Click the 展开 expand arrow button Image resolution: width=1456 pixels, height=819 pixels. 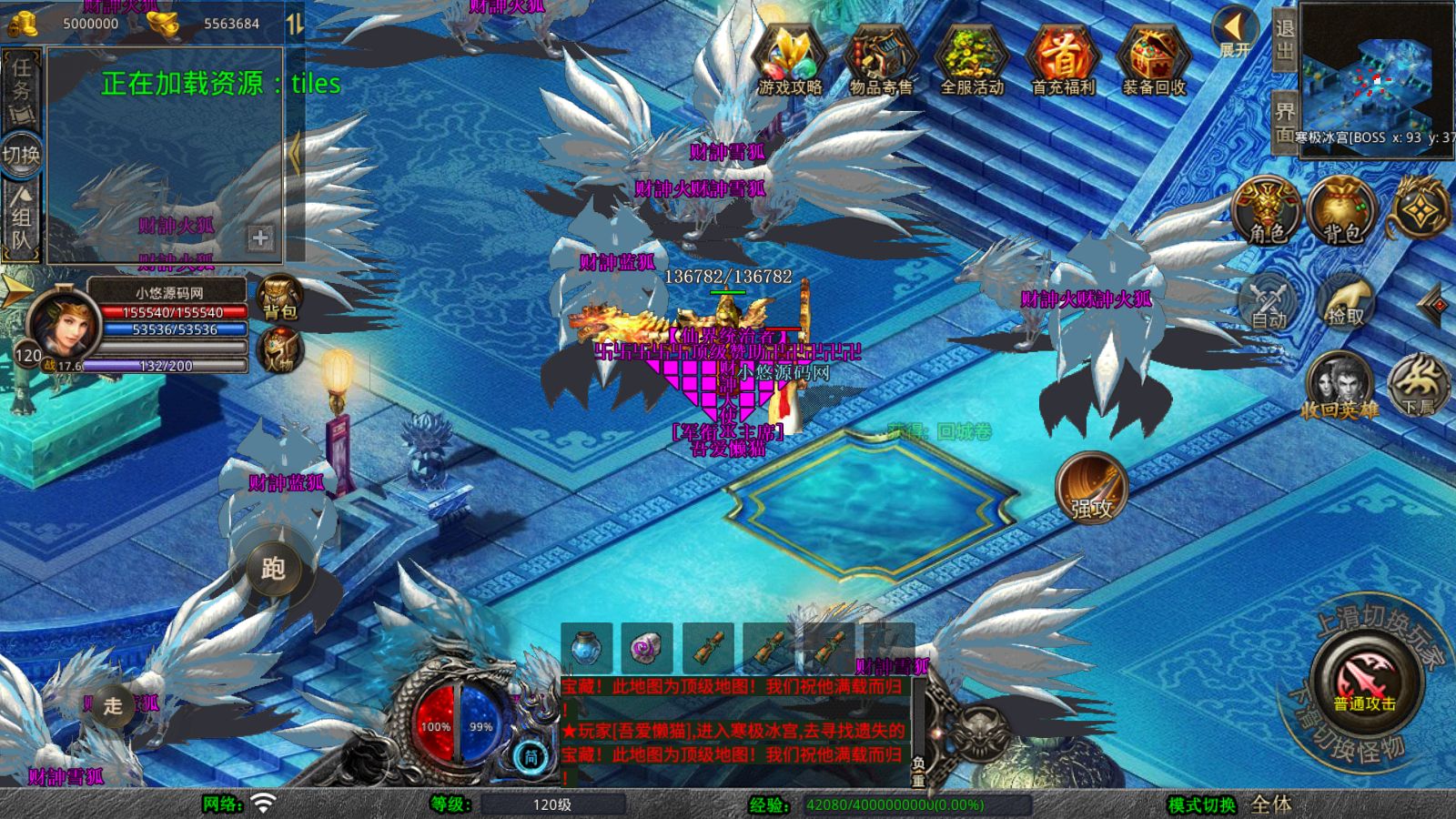1234,33
